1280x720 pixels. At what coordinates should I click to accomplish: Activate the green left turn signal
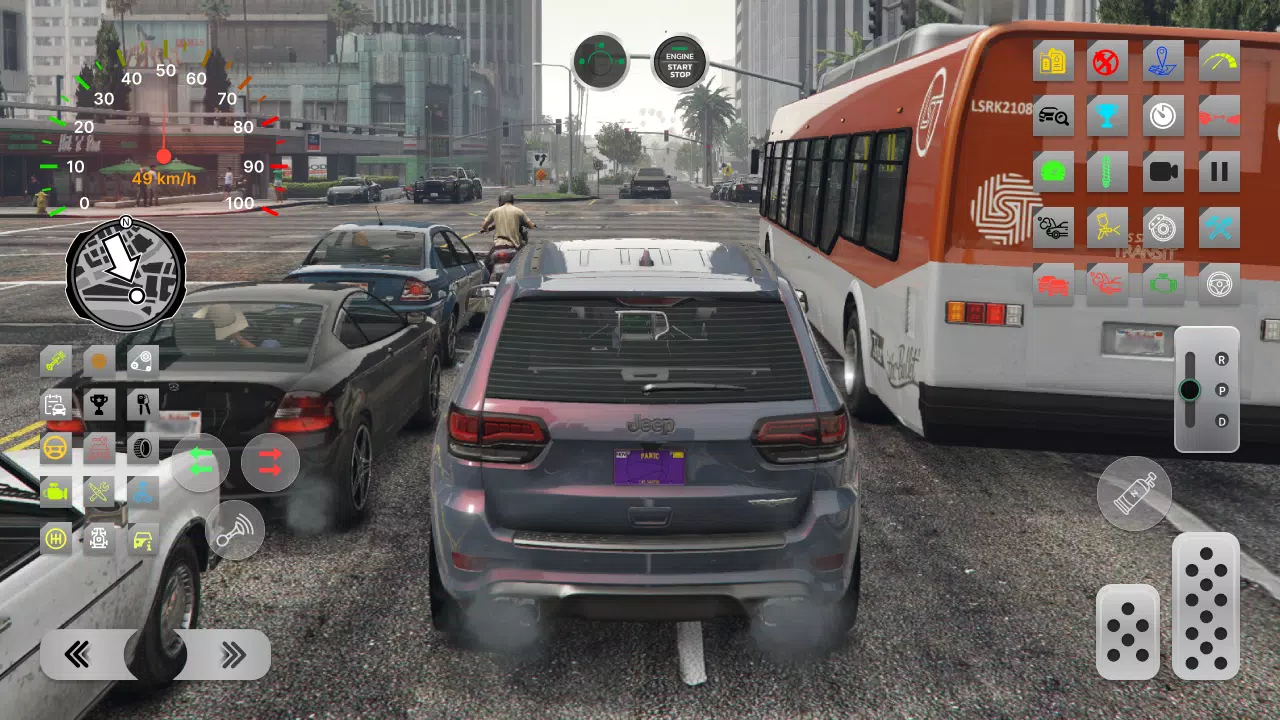click(200, 461)
